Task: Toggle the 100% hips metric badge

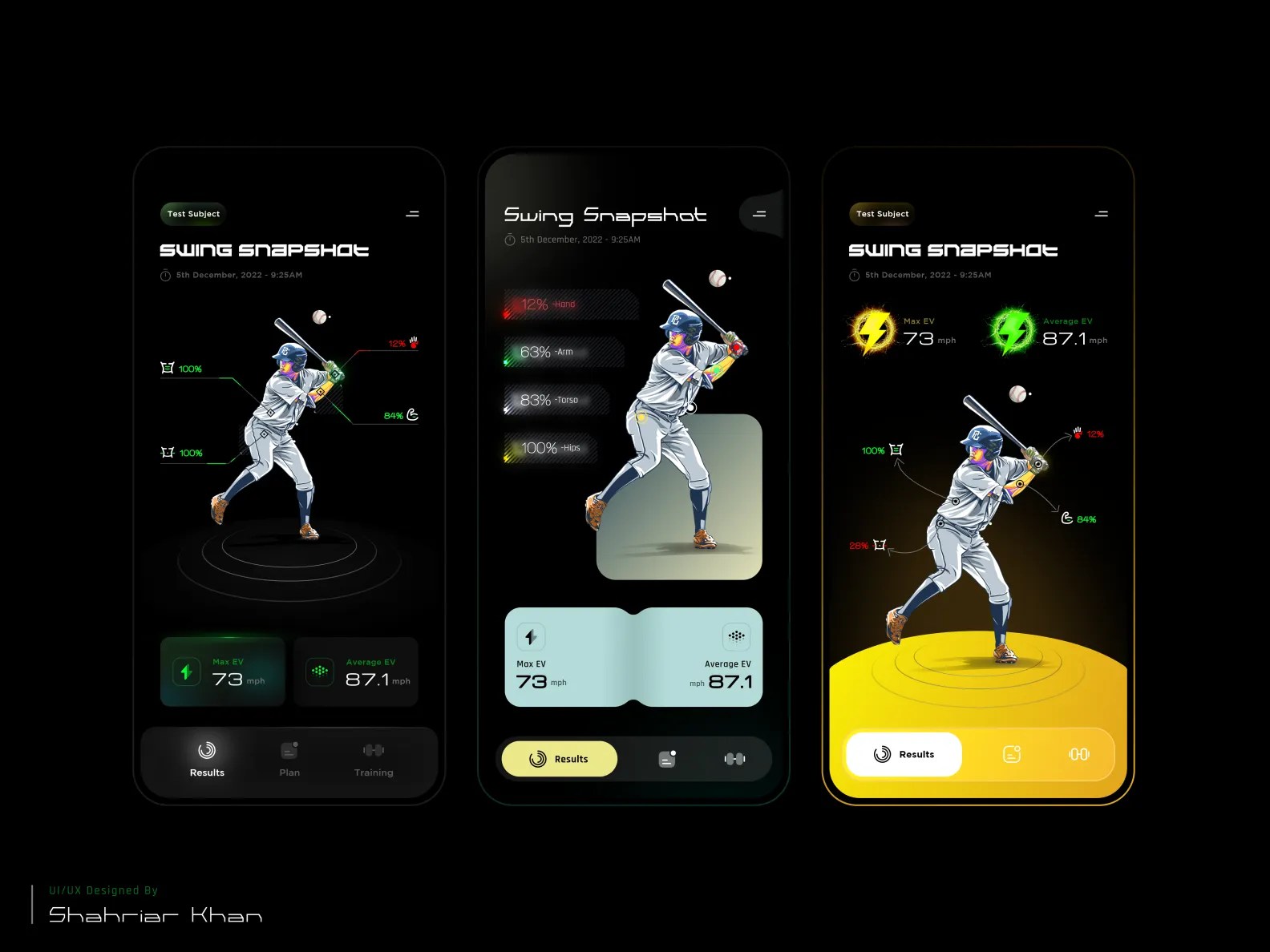Action: [x=548, y=449]
